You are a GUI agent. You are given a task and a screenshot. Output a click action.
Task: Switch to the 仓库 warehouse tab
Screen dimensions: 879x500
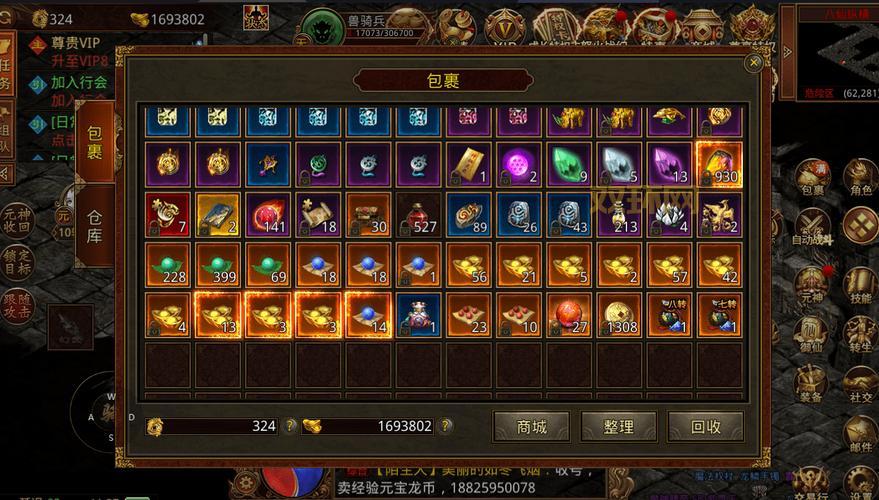(x=95, y=229)
